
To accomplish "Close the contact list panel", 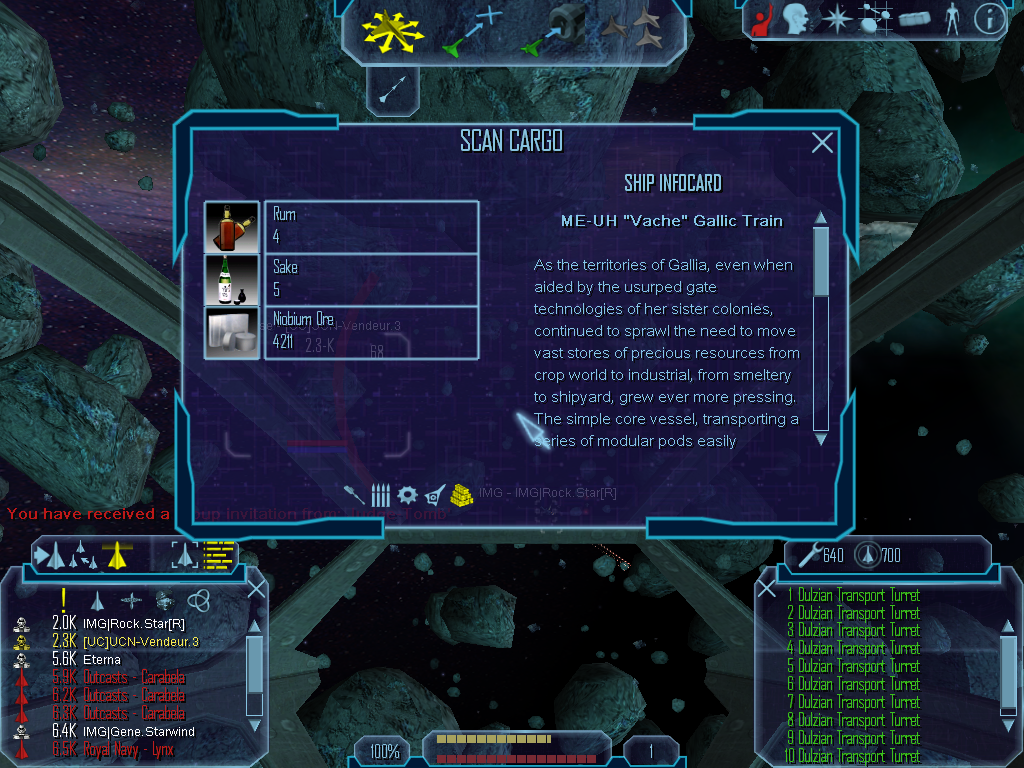I will [x=256, y=588].
